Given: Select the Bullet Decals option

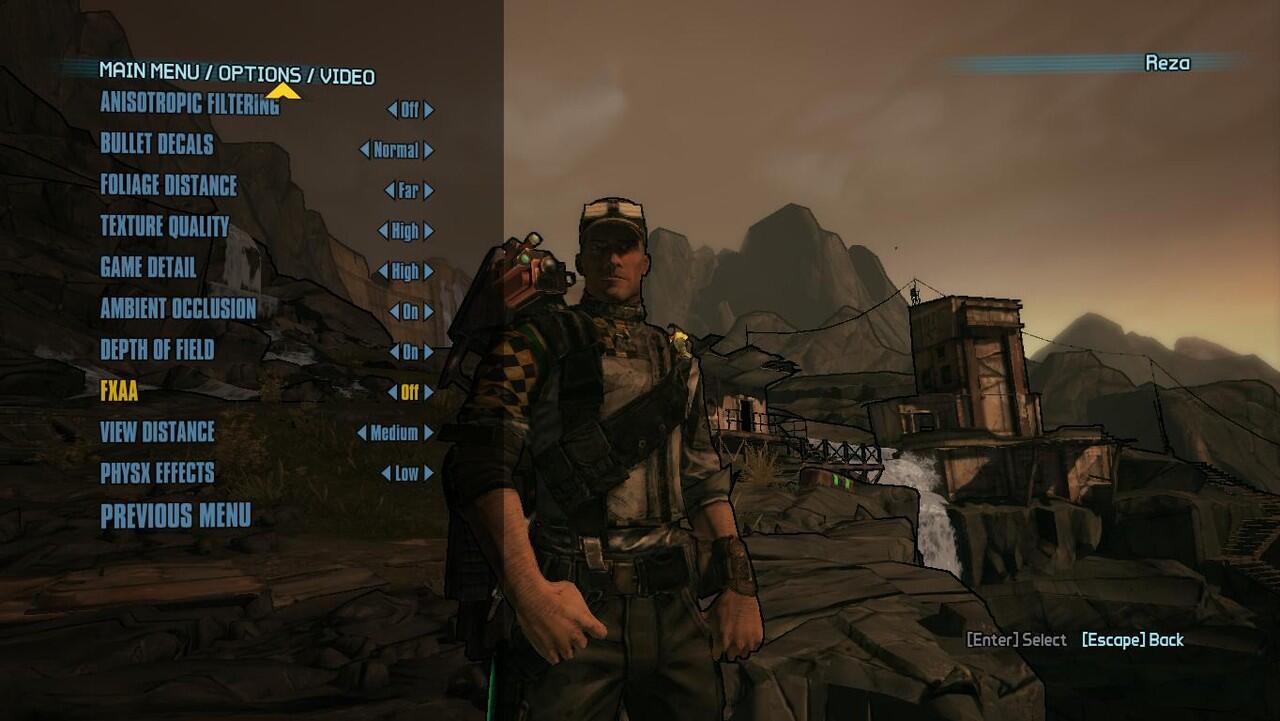Looking at the screenshot, I should 156,144.
